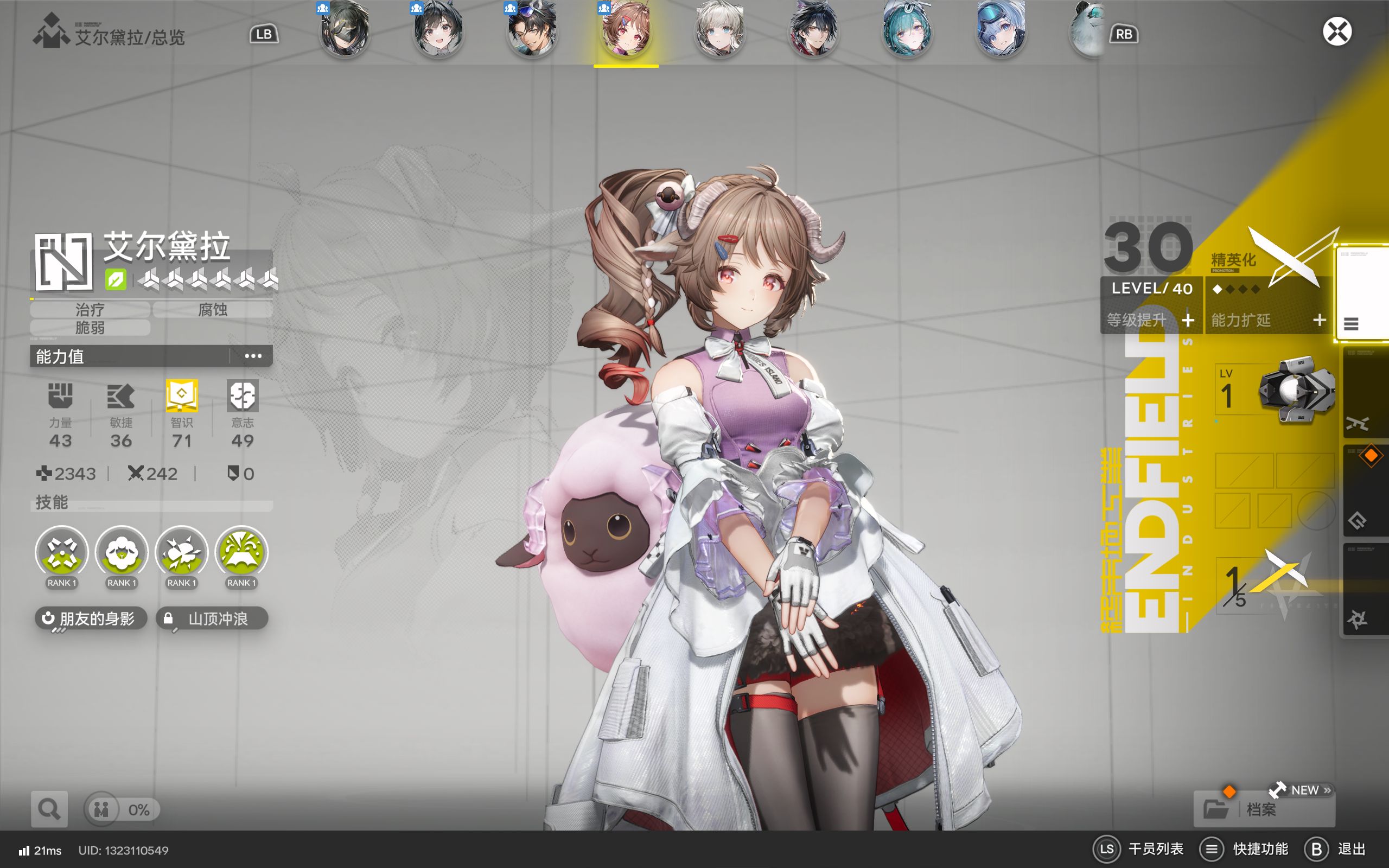The height and width of the screenshot is (868, 1389).
Task: Choose the teal-haired operator portrait
Action: (x=907, y=30)
